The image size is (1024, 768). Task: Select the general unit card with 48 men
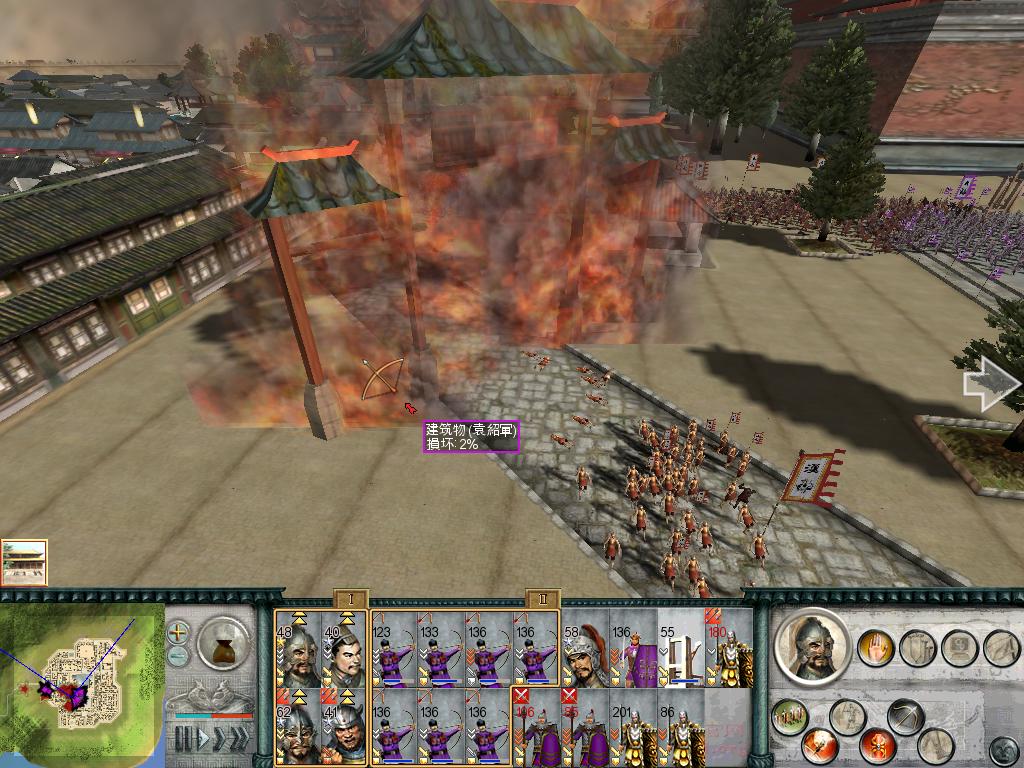(298, 649)
